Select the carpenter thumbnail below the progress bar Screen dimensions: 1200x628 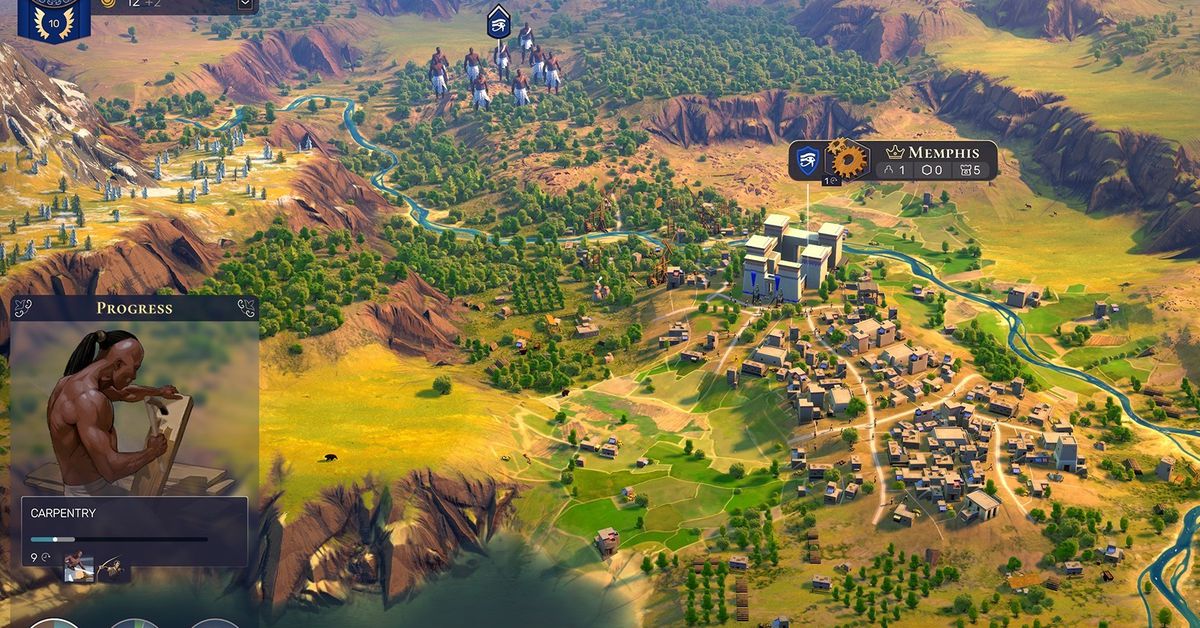79,568
